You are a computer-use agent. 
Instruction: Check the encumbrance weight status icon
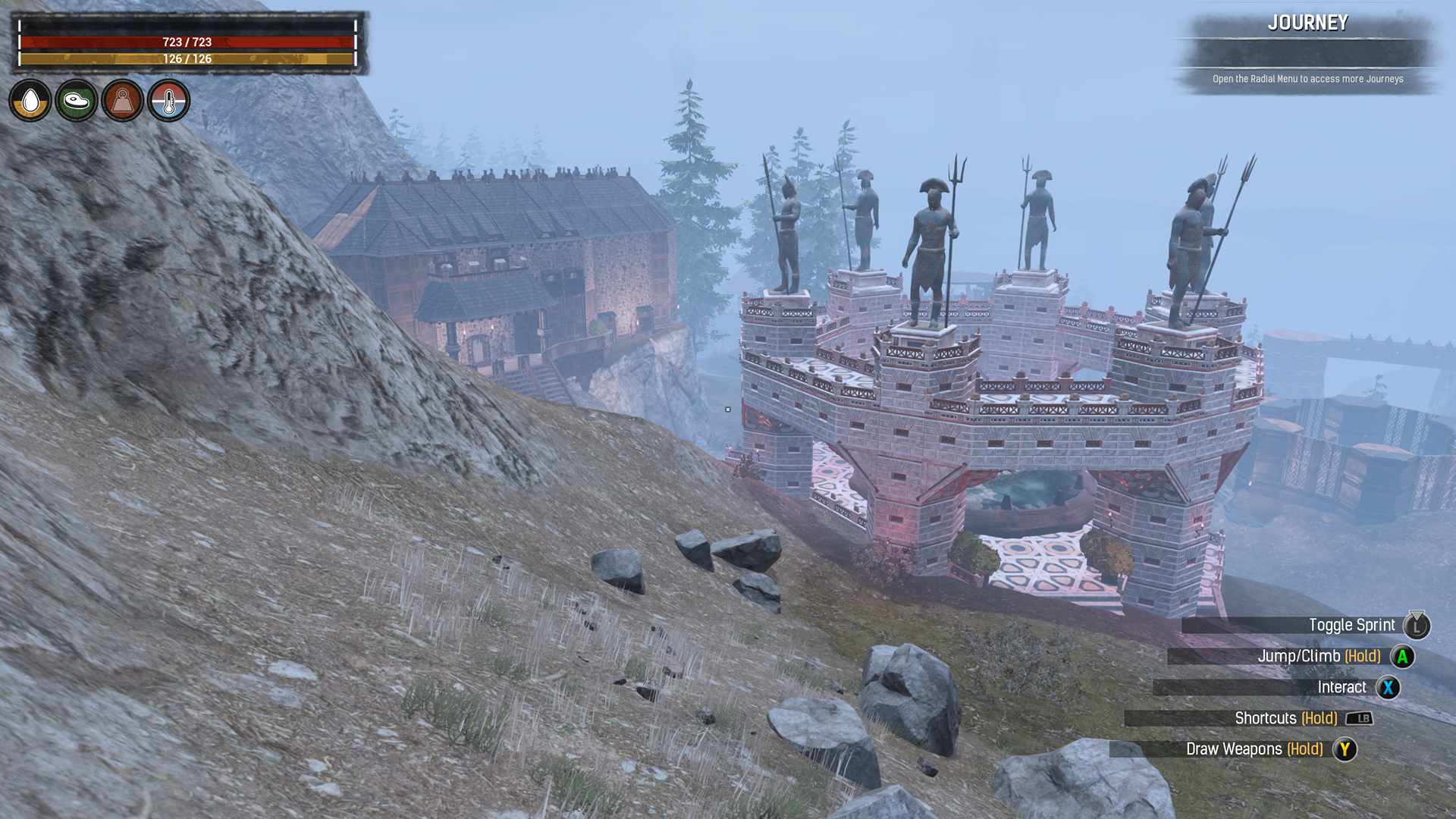(123, 100)
